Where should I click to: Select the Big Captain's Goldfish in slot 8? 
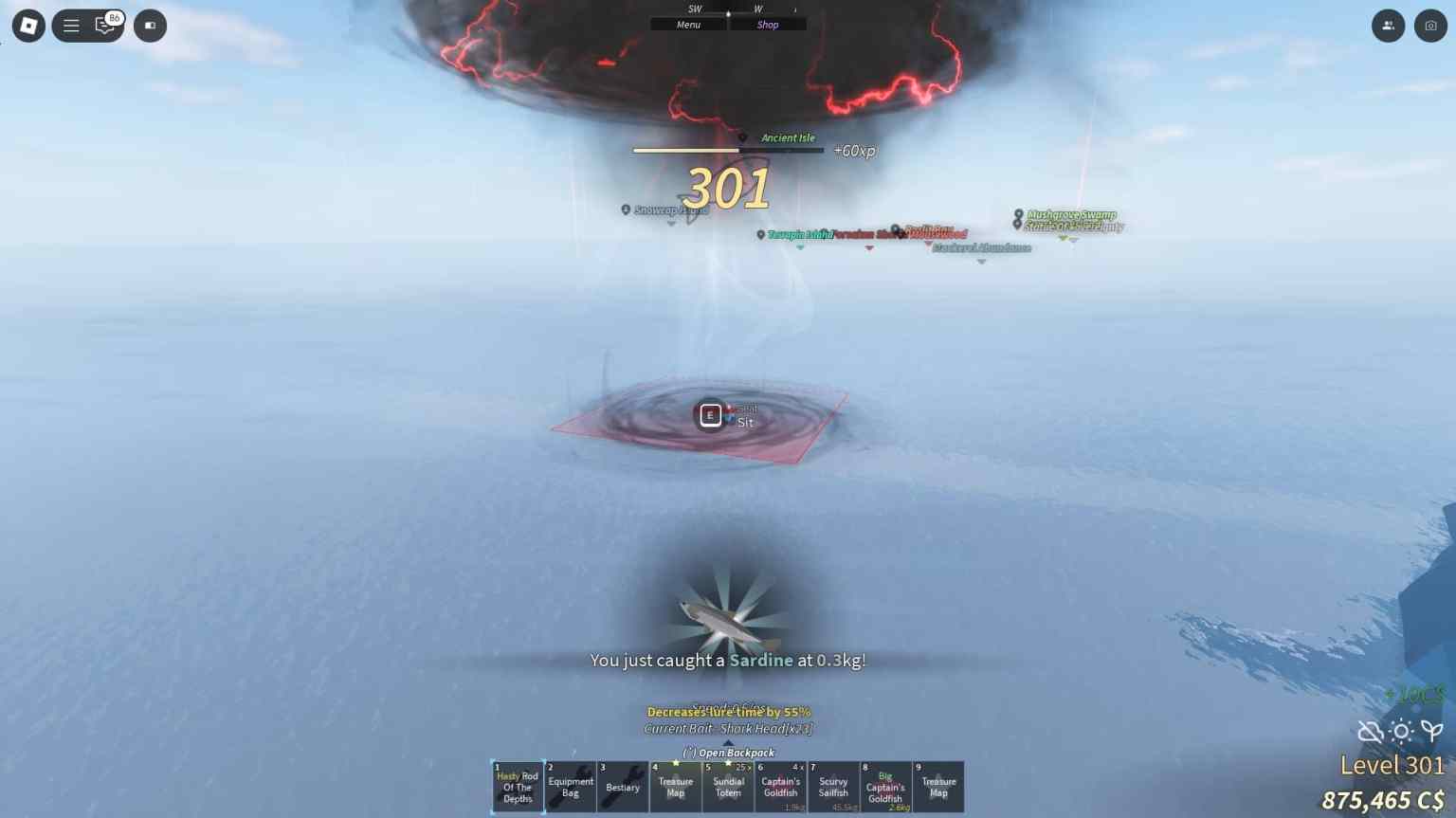[x=884, y=787]
